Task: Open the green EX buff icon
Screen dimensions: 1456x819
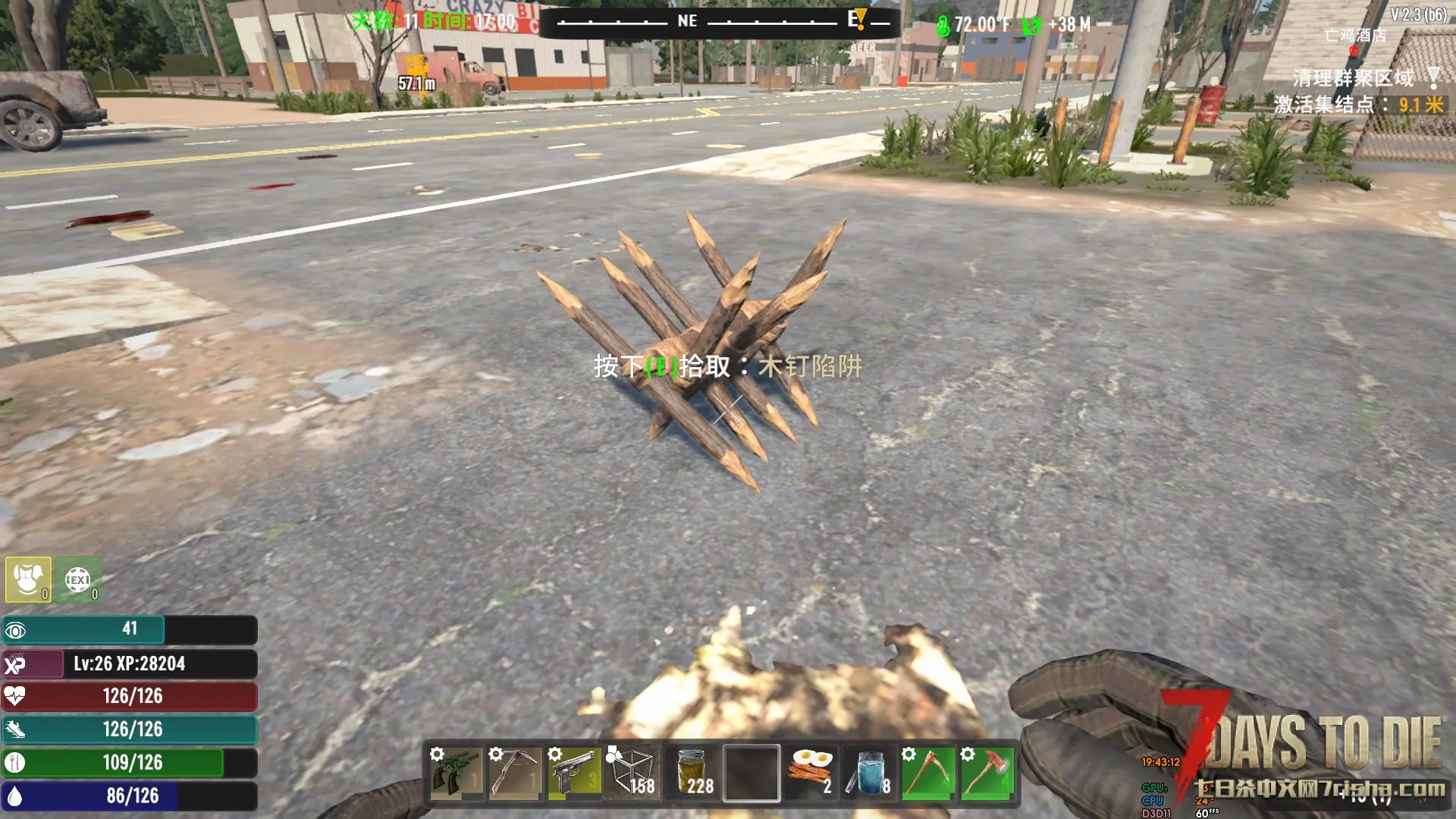Action: [78, 580]
